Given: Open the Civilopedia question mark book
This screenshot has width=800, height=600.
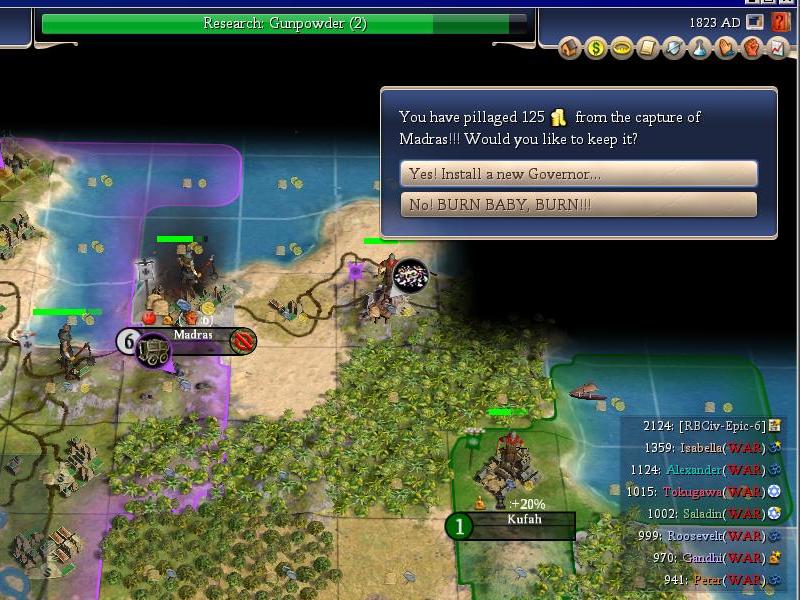Looking at the screenshot, I should (781, 22).
